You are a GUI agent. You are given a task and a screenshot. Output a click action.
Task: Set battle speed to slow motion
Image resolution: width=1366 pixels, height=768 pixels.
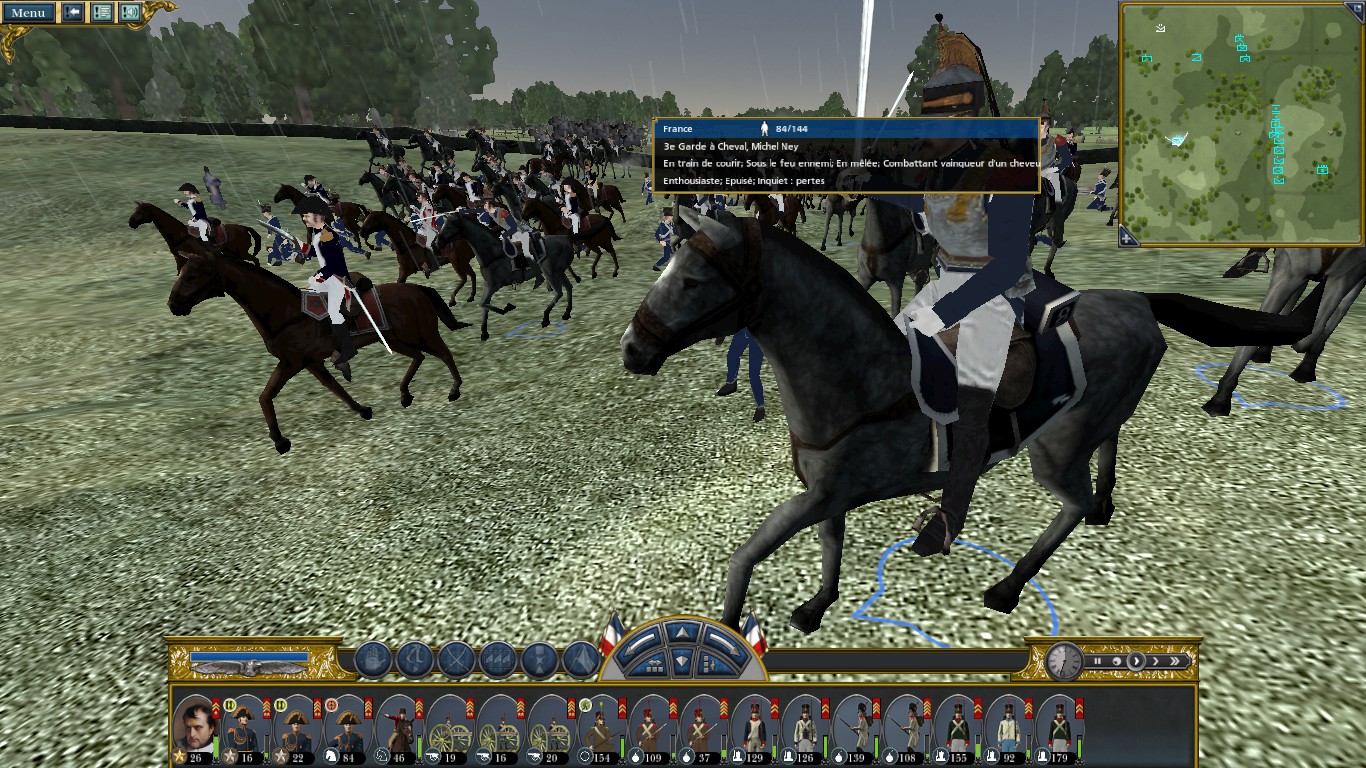click(1115, 661)
